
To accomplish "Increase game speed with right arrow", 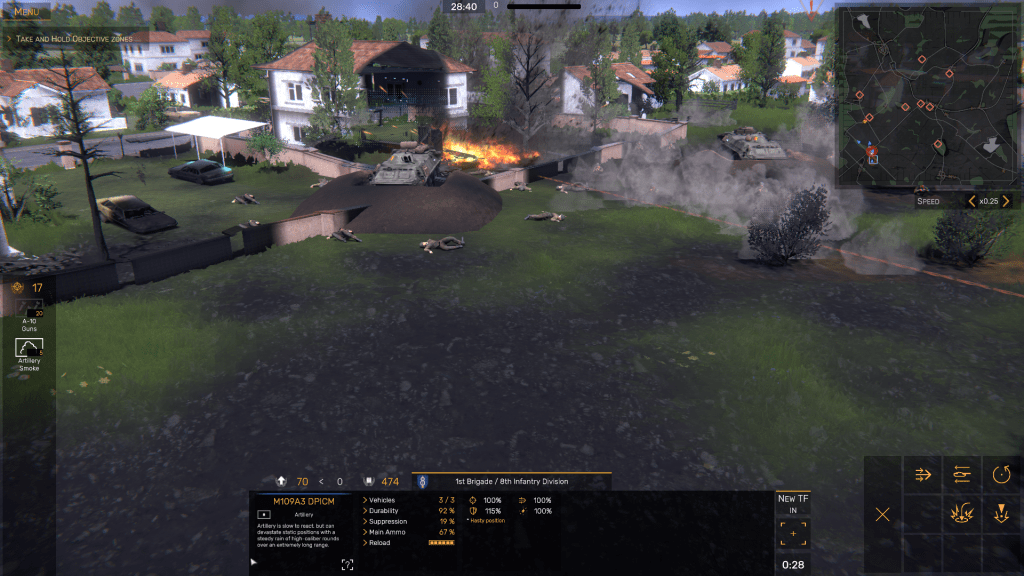I will point(1006,201).
